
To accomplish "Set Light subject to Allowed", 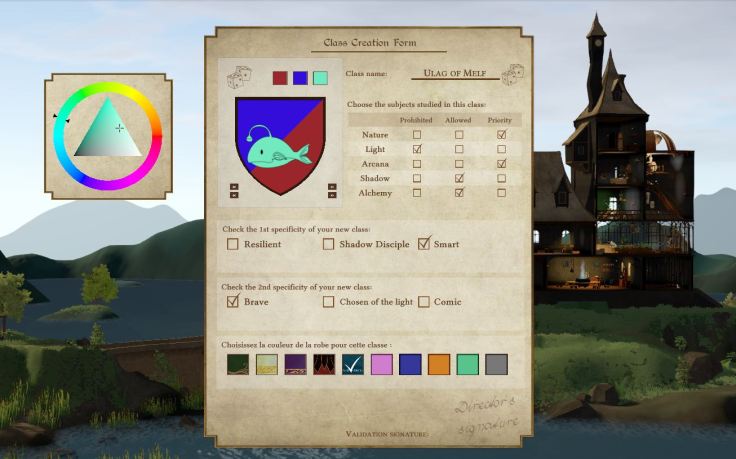I will pyautogui.click(x=459, y=149).
